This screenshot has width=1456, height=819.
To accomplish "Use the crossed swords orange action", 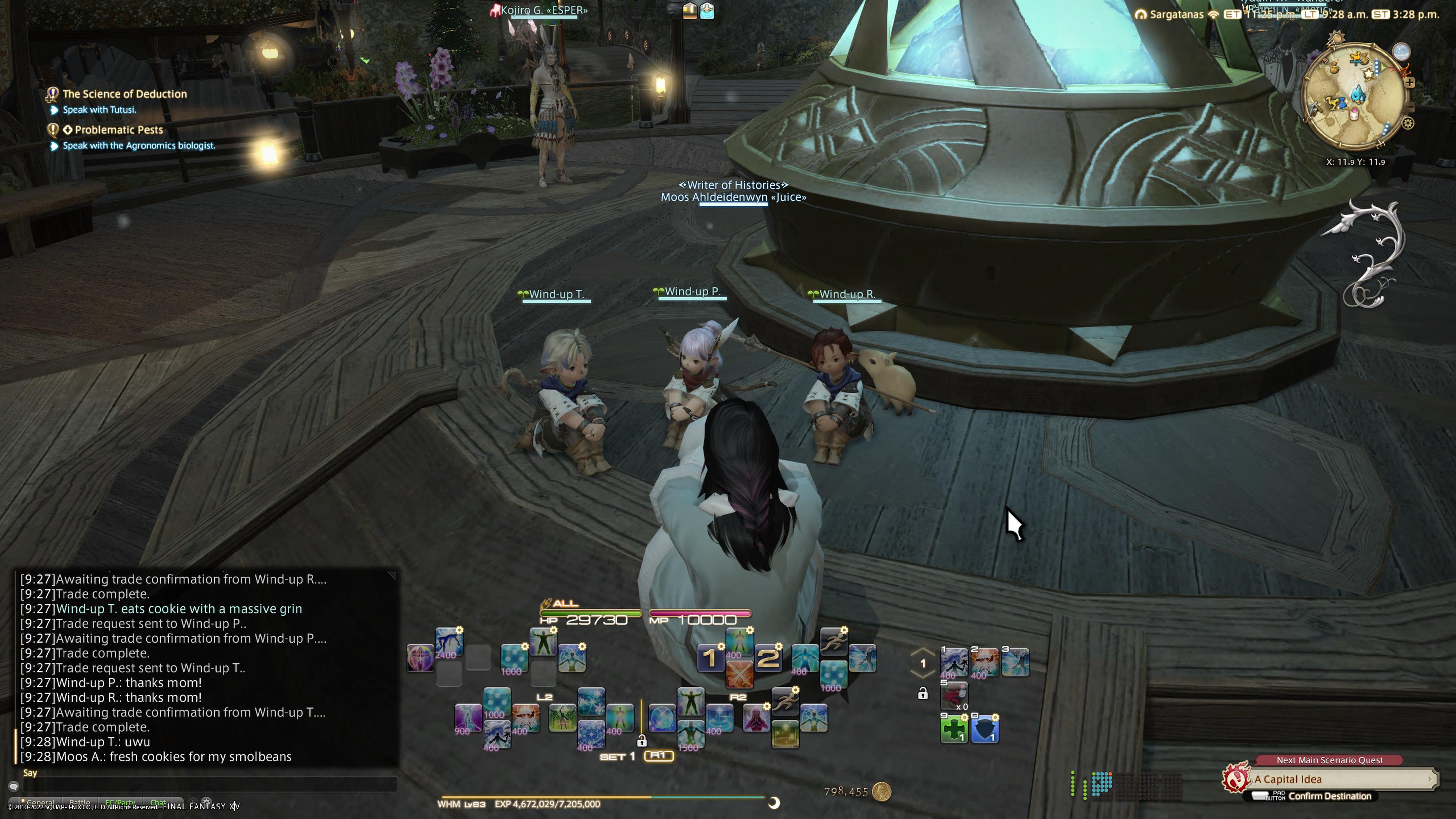I will pos(739,674).
